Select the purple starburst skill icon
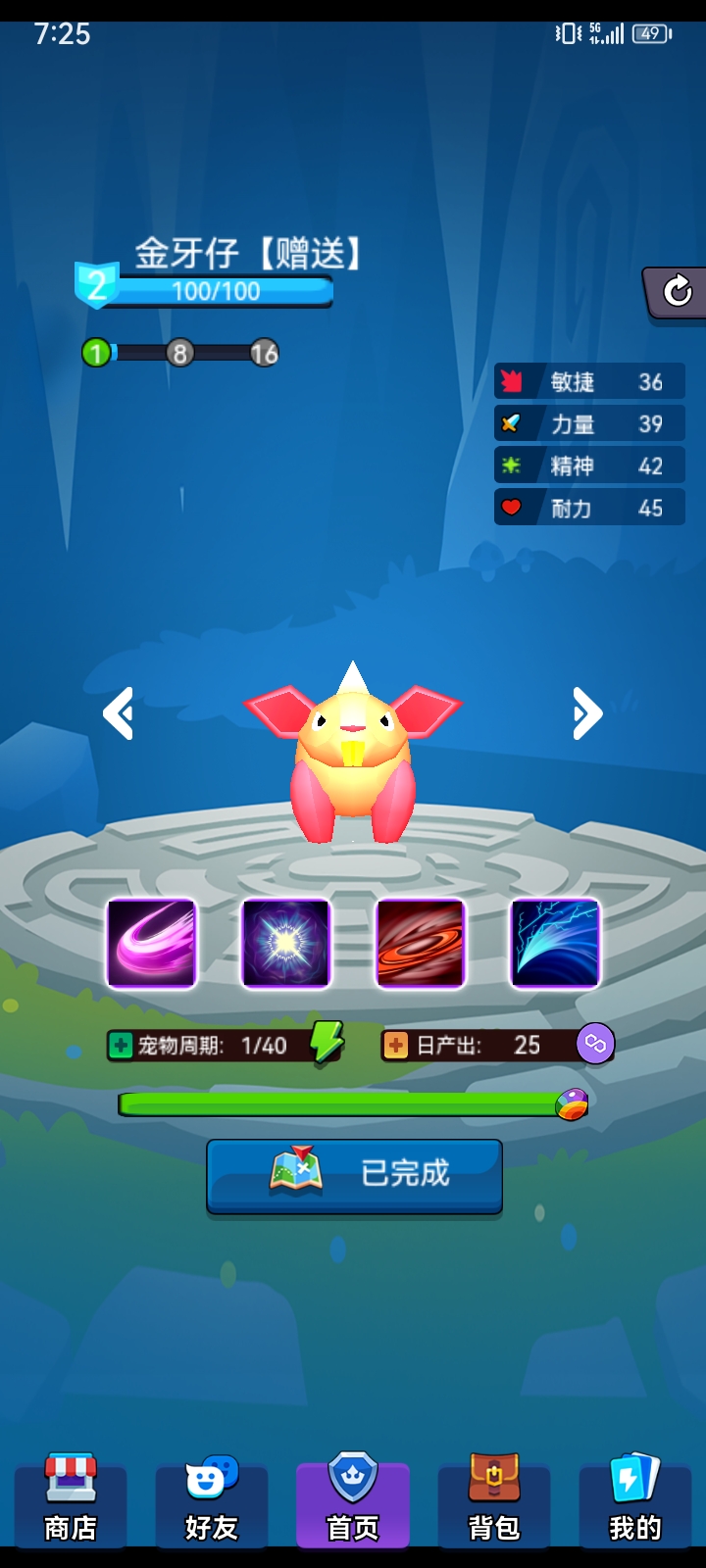This screenshot has width=706, height=1568. (286, 943)
